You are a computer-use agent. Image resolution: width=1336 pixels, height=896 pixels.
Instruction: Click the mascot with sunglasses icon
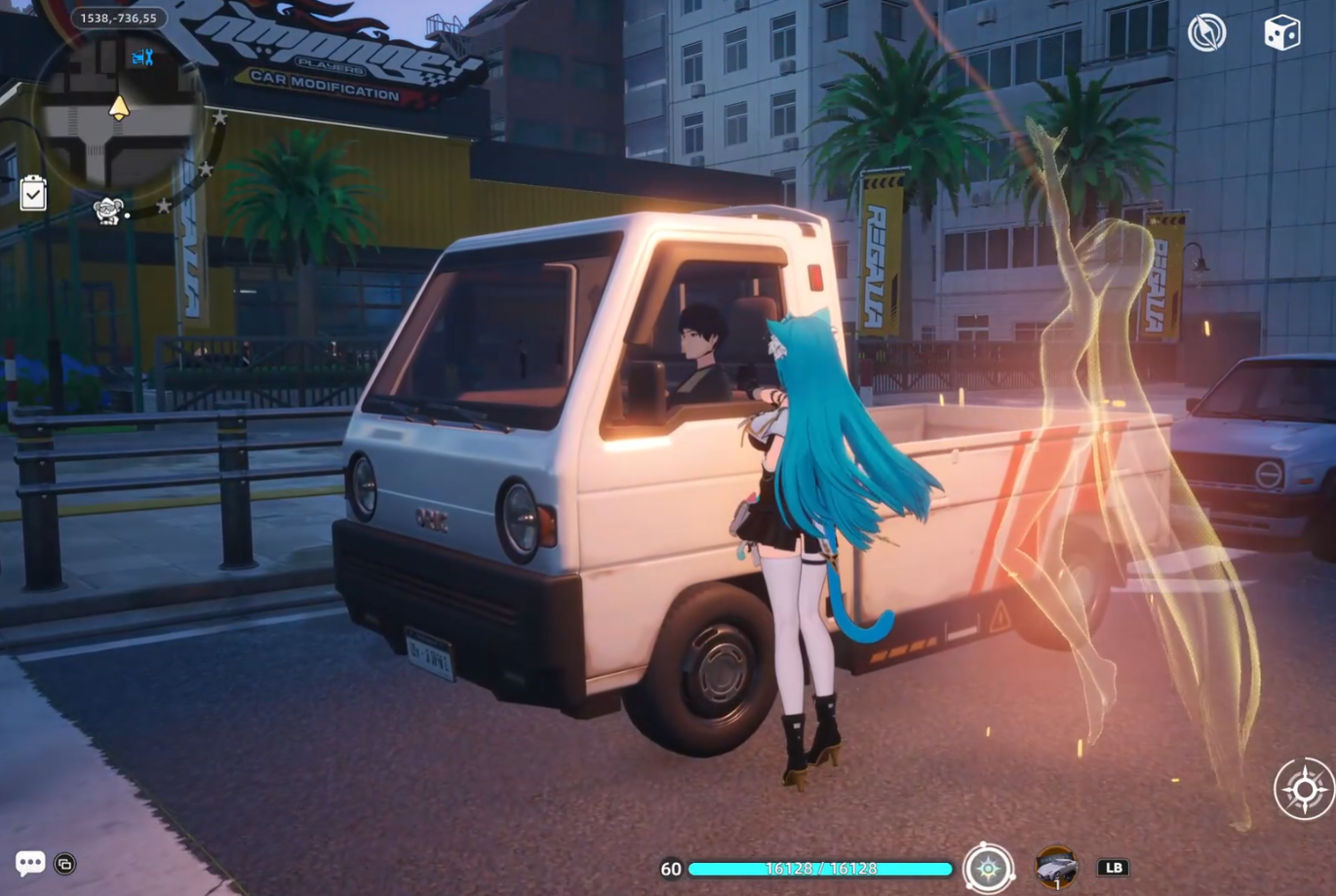pos(107,210)
